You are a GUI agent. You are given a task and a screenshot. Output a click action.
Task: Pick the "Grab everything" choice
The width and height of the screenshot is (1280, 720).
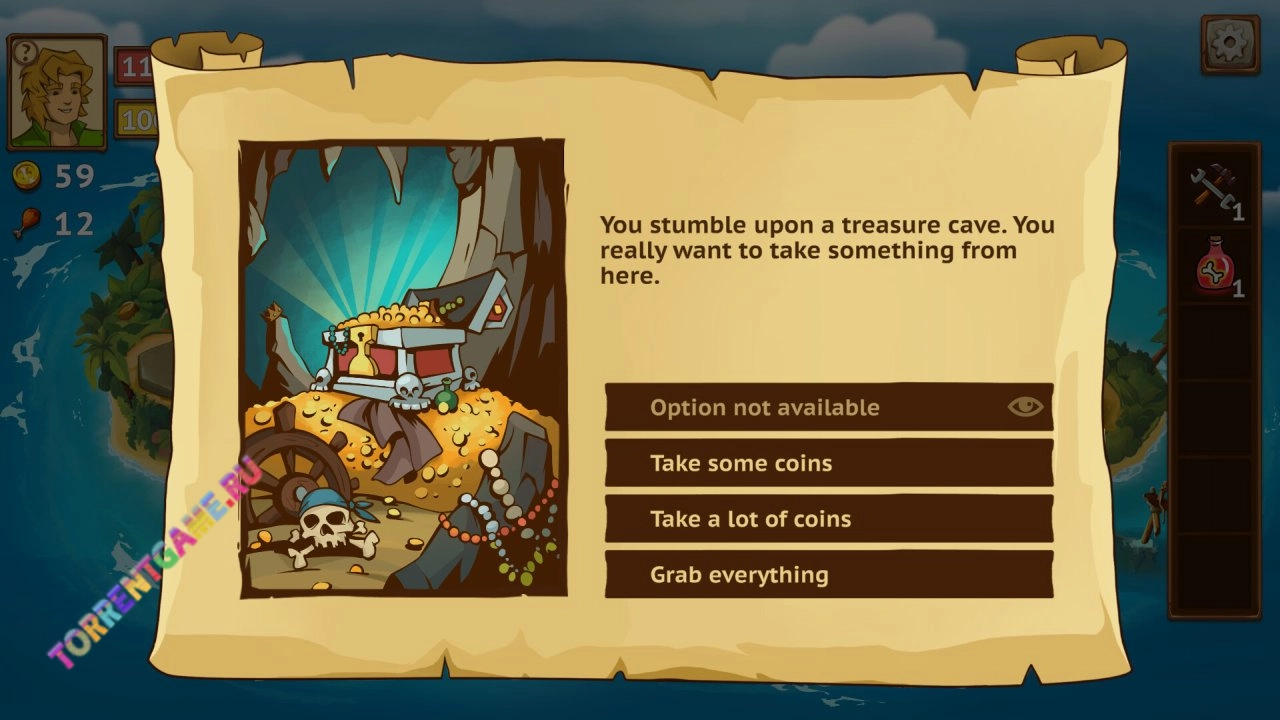[828, 575]
